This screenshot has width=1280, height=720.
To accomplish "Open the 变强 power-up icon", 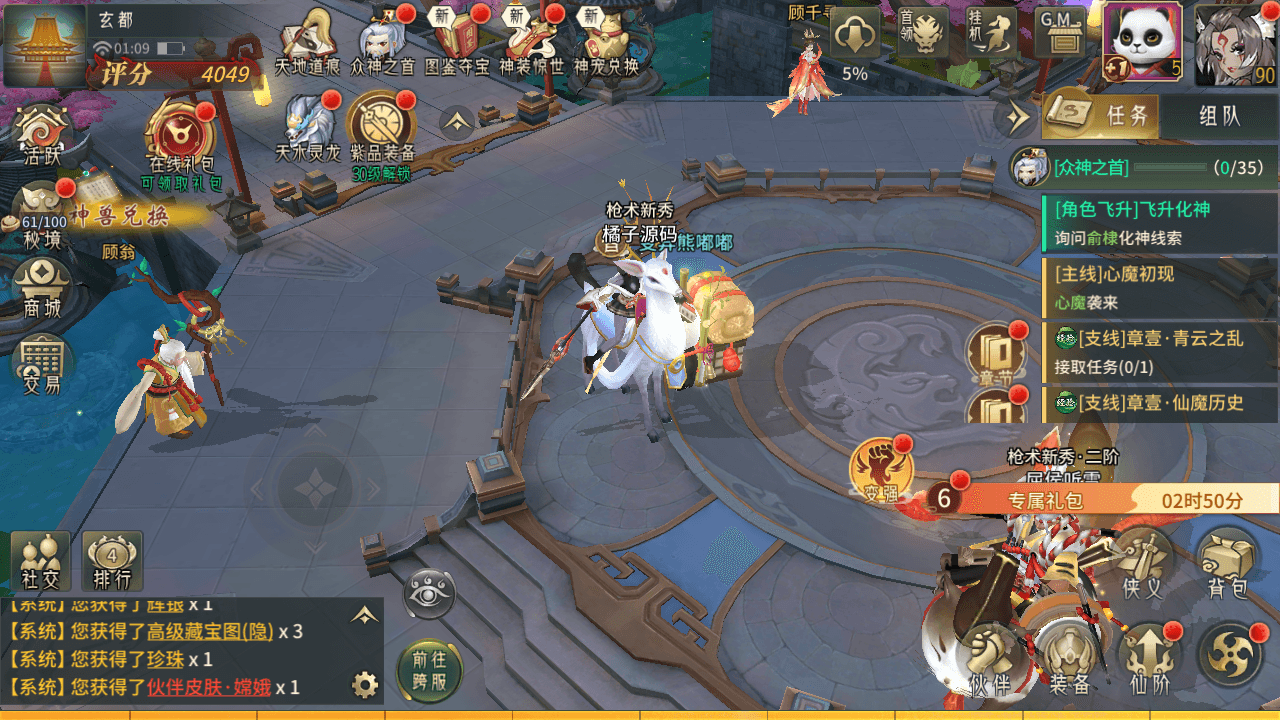I will coord(881,472).
